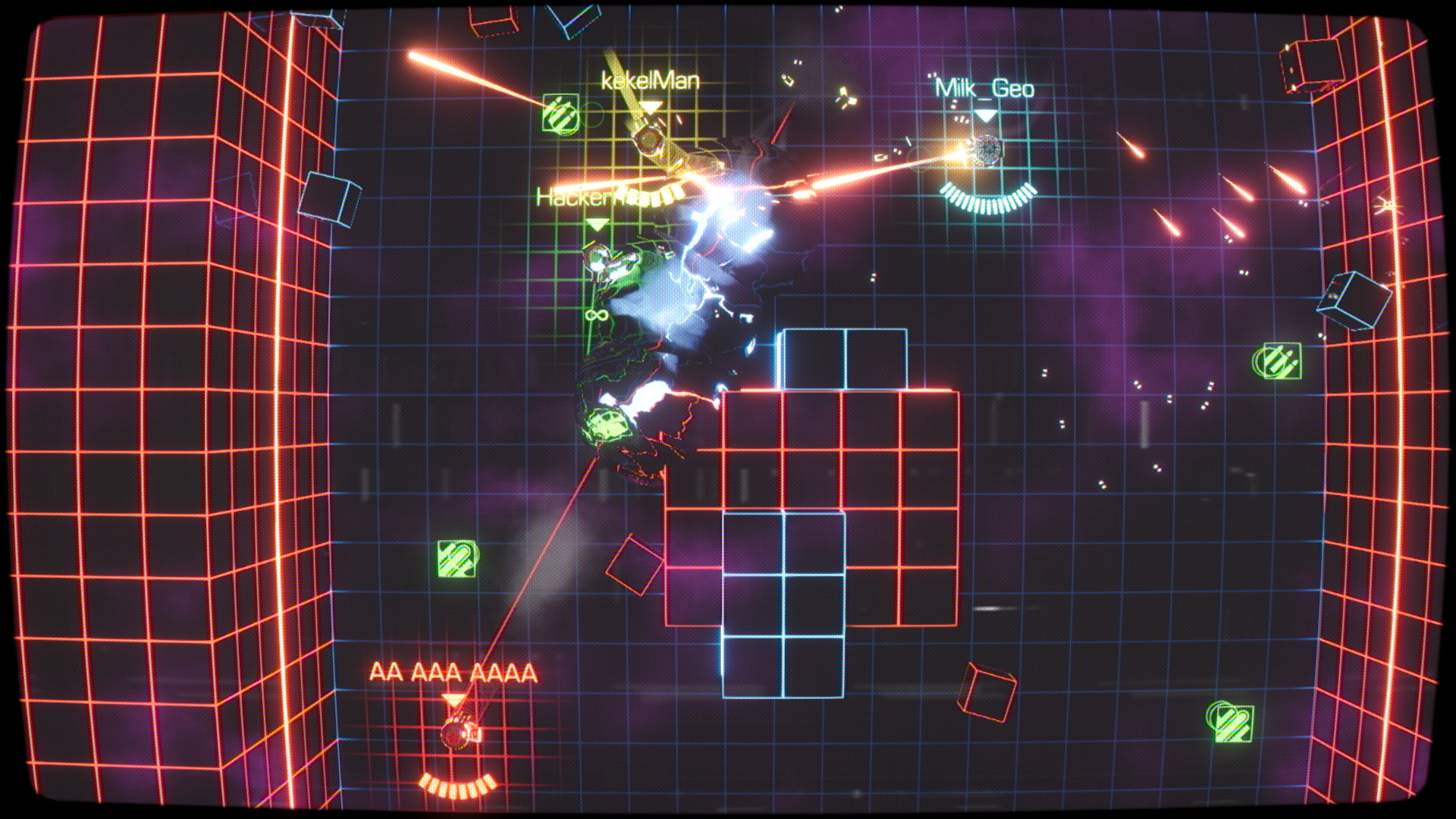Expand the triangle beneath the Milk_Geo label

[x=986, y=115]
